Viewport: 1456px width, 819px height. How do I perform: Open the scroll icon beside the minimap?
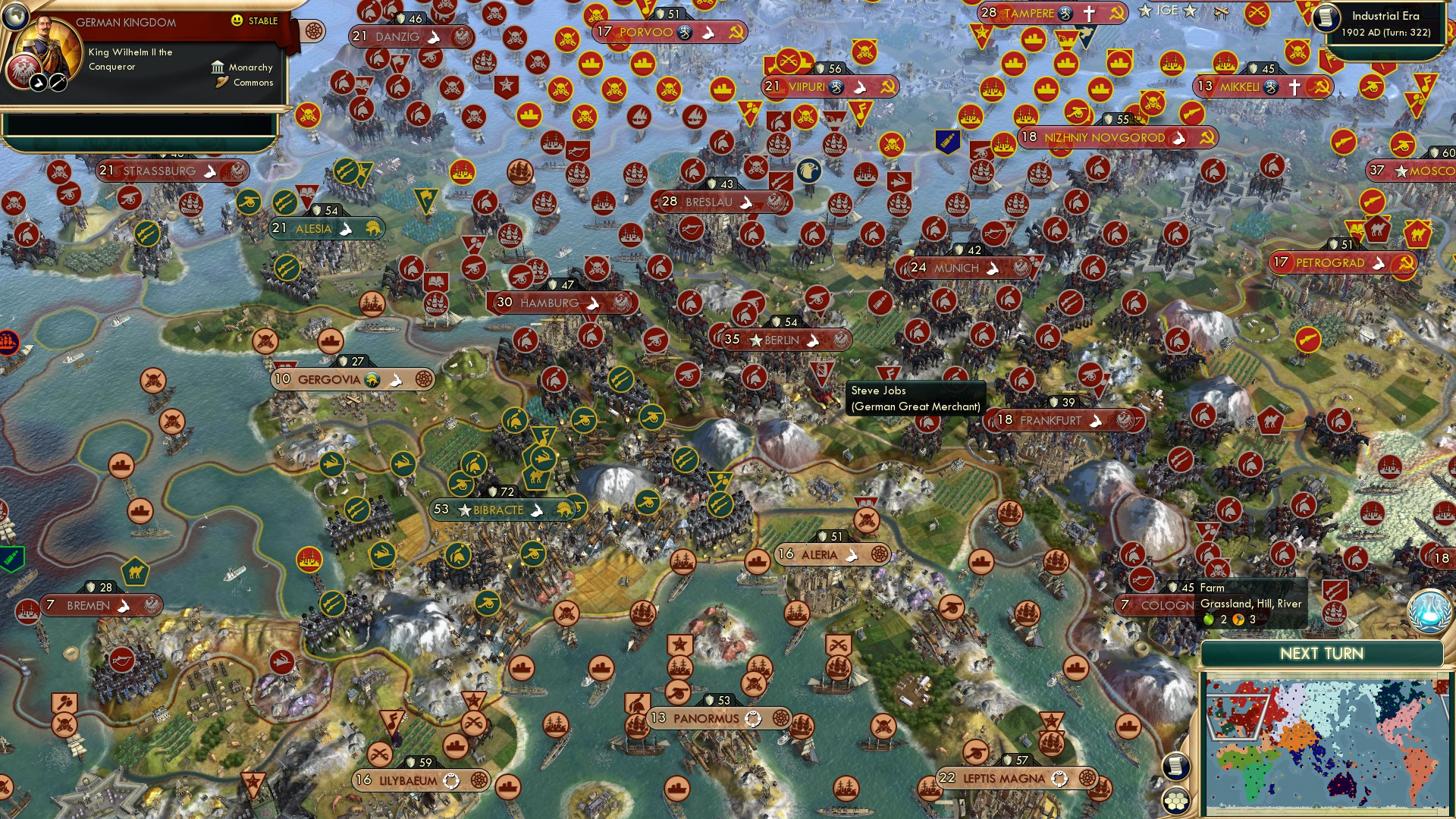click(x=1175, y=766)
